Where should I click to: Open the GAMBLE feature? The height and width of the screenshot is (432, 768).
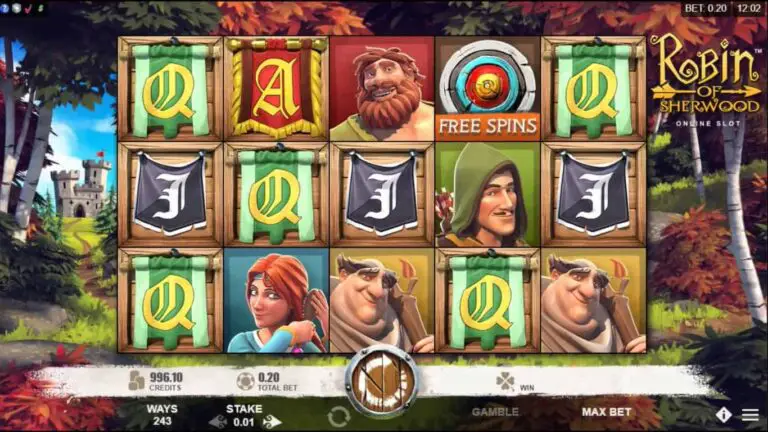coord(495,411)
